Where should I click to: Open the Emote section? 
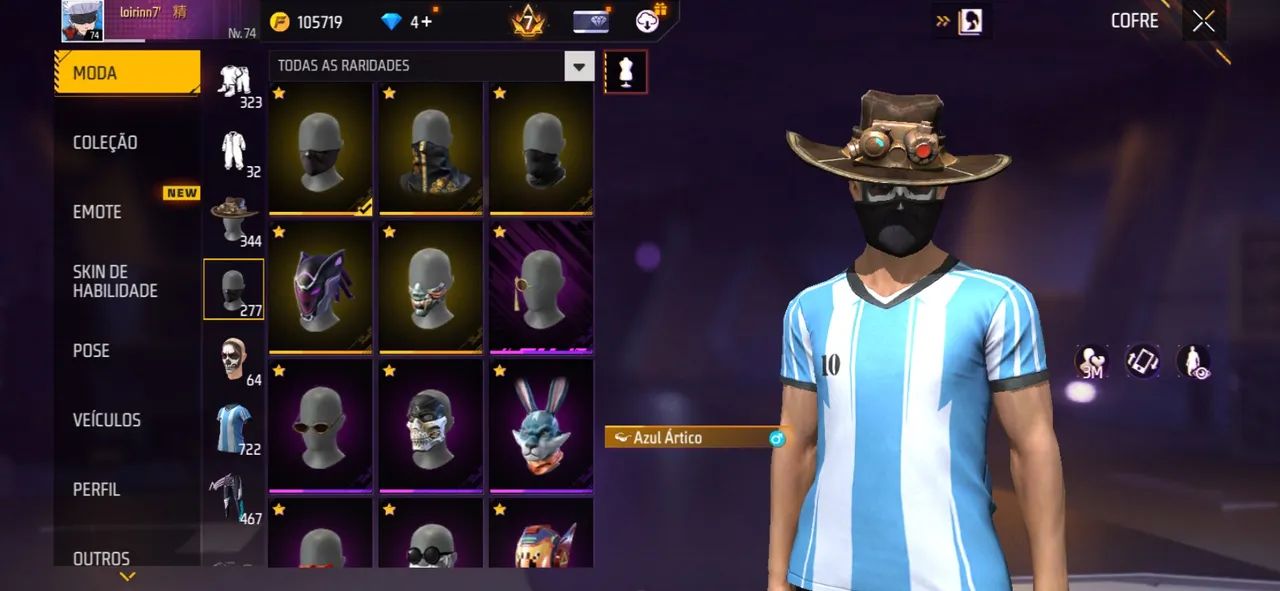(x=97, y=212)
